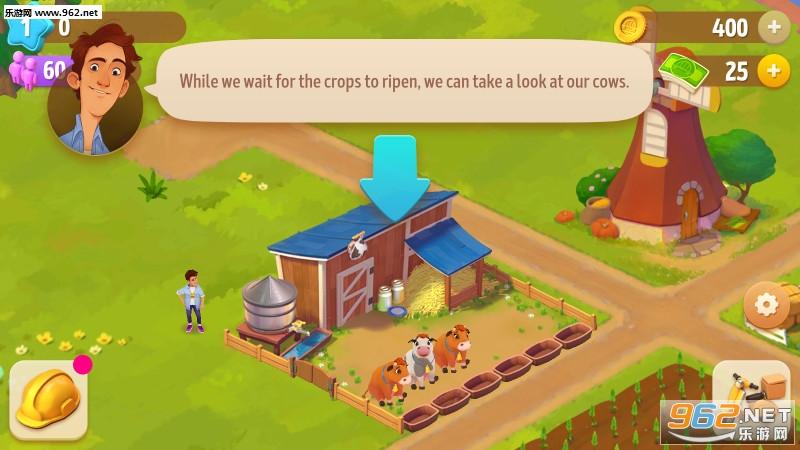This screenshot has width=800, height=450.
Task: Open the construction hard hat menu
Action: [x=49, y=398]
